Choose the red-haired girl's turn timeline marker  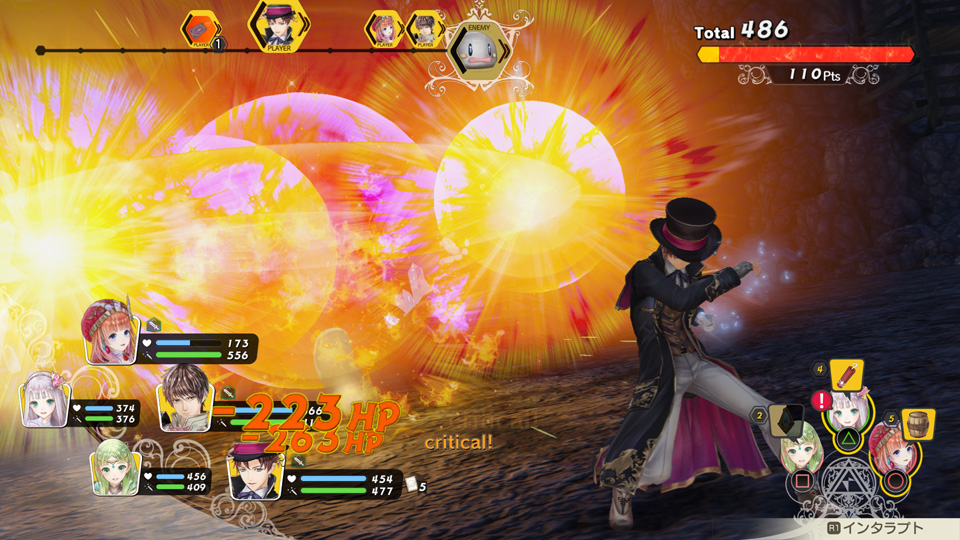point(383,30)
